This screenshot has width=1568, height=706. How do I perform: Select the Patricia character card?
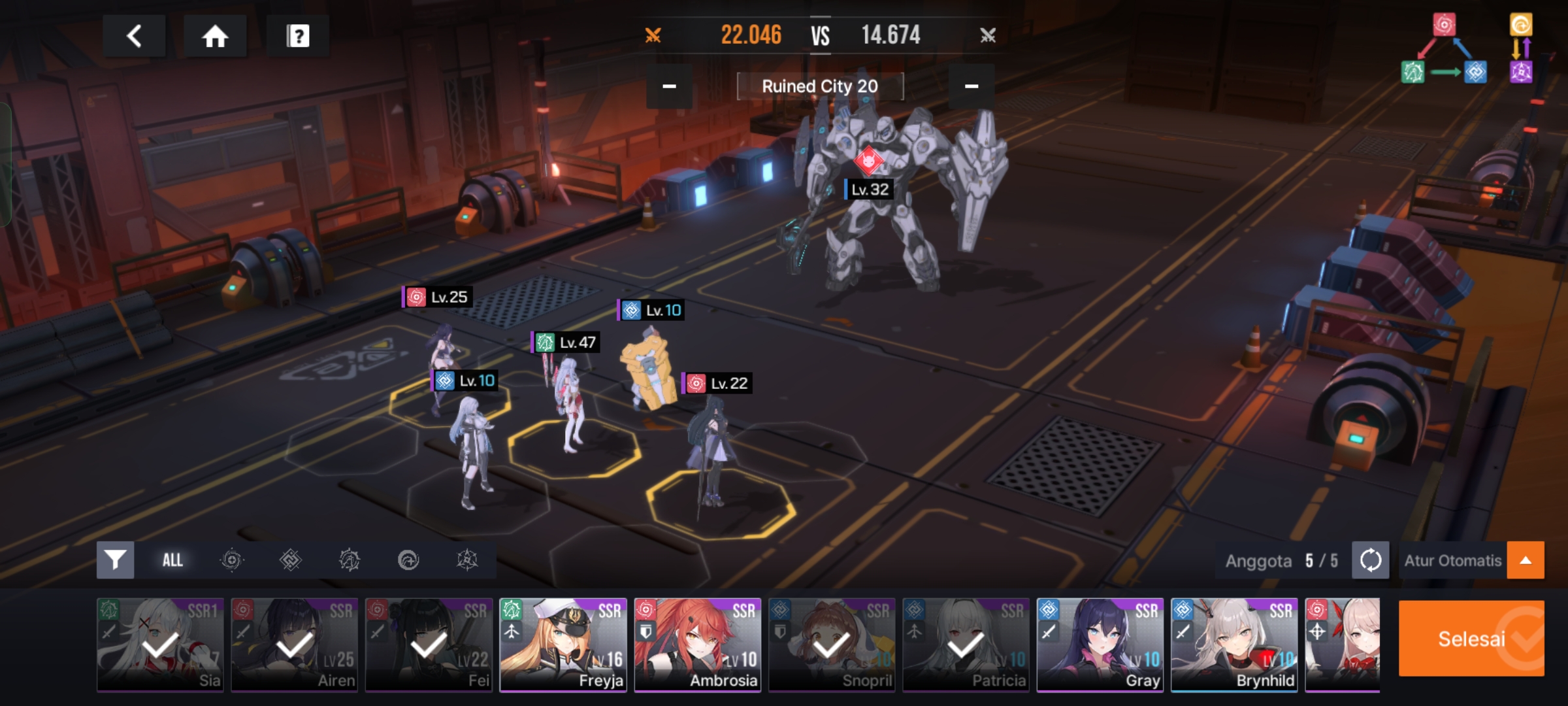point(966,645)
